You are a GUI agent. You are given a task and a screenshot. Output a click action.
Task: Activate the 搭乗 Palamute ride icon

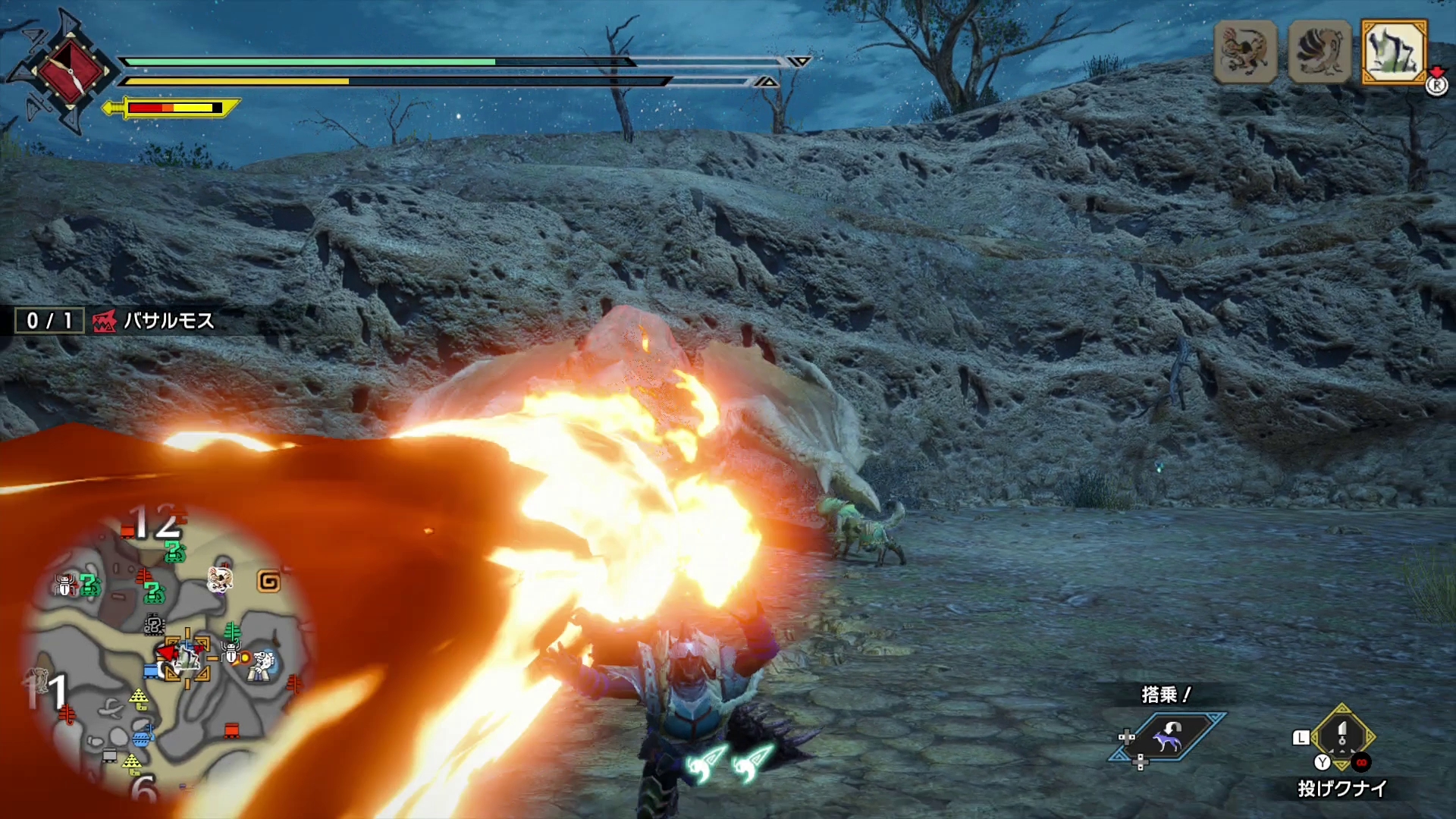tap(1167, 736)
